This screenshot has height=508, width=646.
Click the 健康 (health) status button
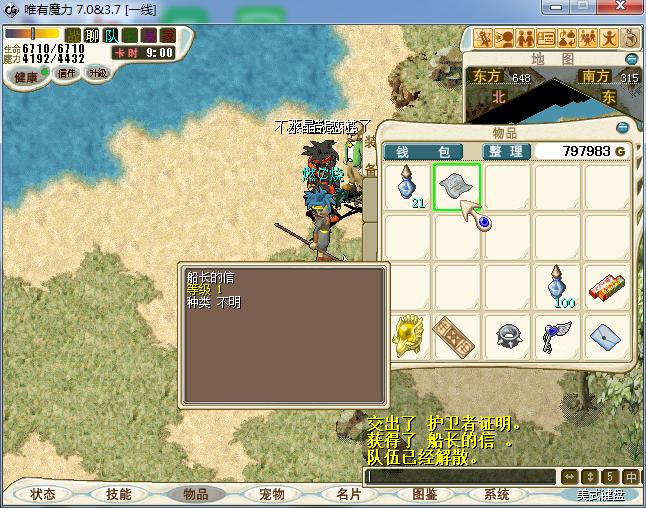pos(26,77)
